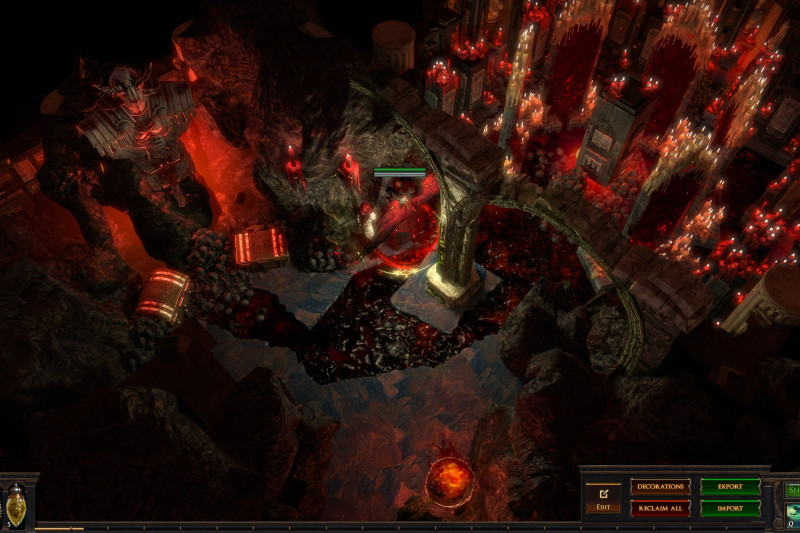Import a hideout layout

pos(730,508)
